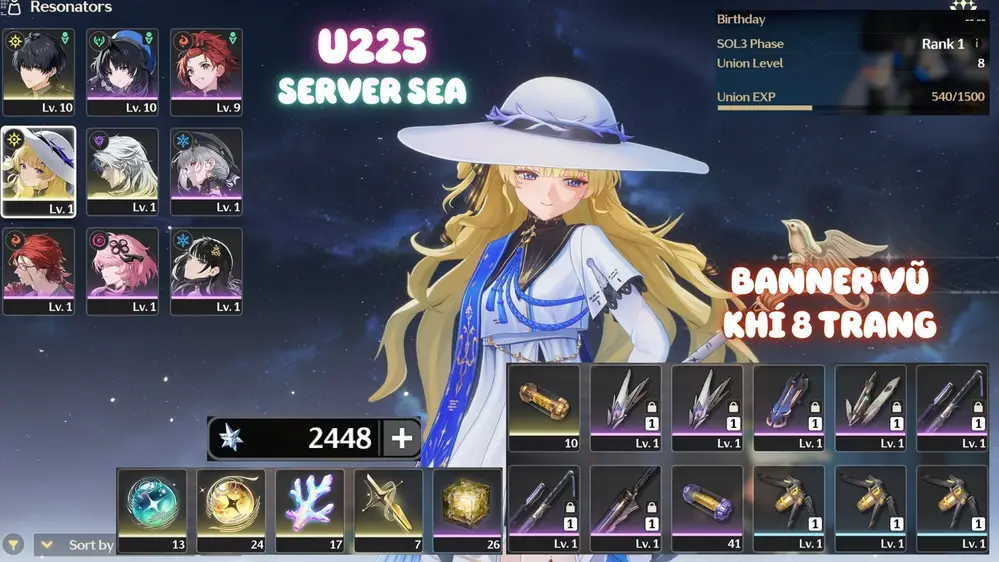This screenshot has height=562, width=999.
Task: Pick the pink-haired resonator portrait
Action: click(122, 271)
